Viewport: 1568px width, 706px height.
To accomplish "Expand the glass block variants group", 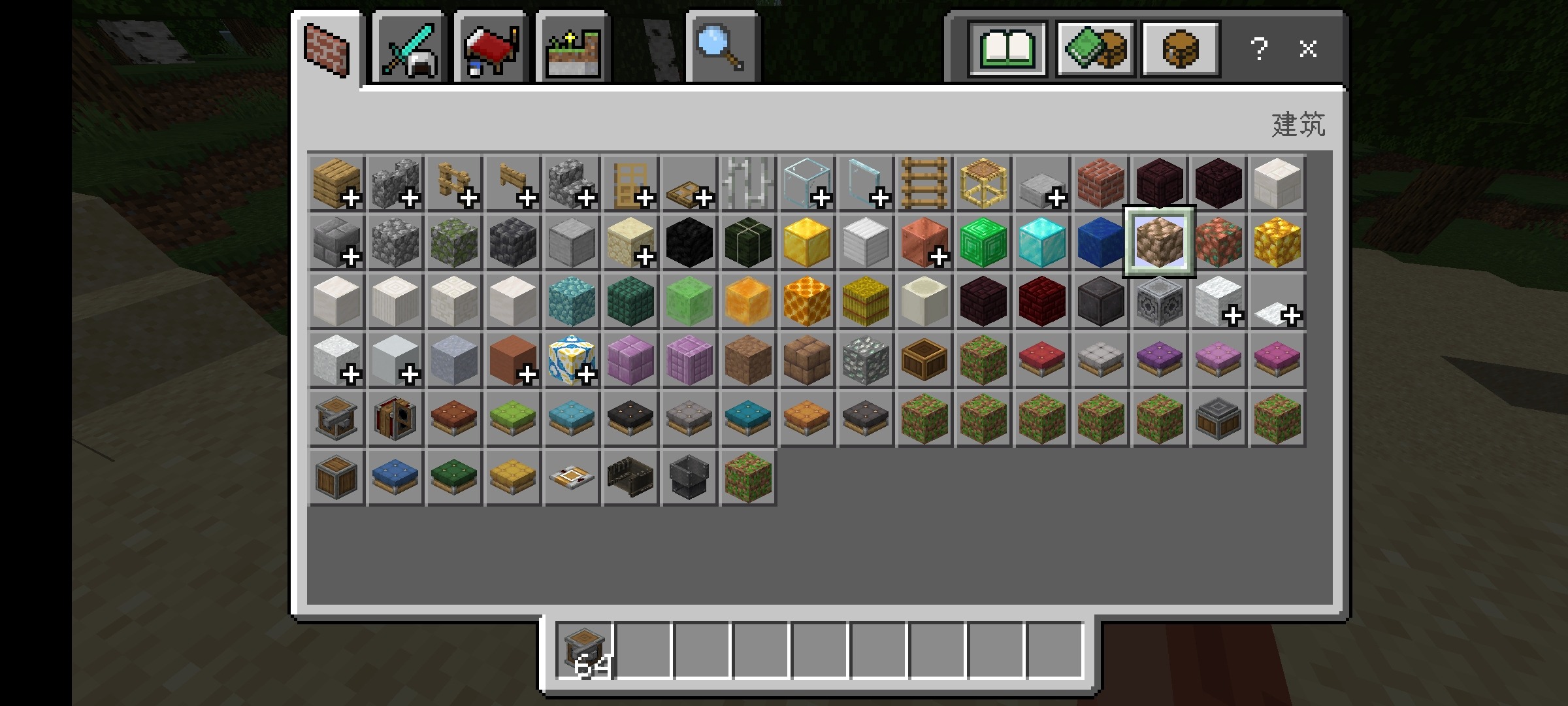I will click(807, 184).
